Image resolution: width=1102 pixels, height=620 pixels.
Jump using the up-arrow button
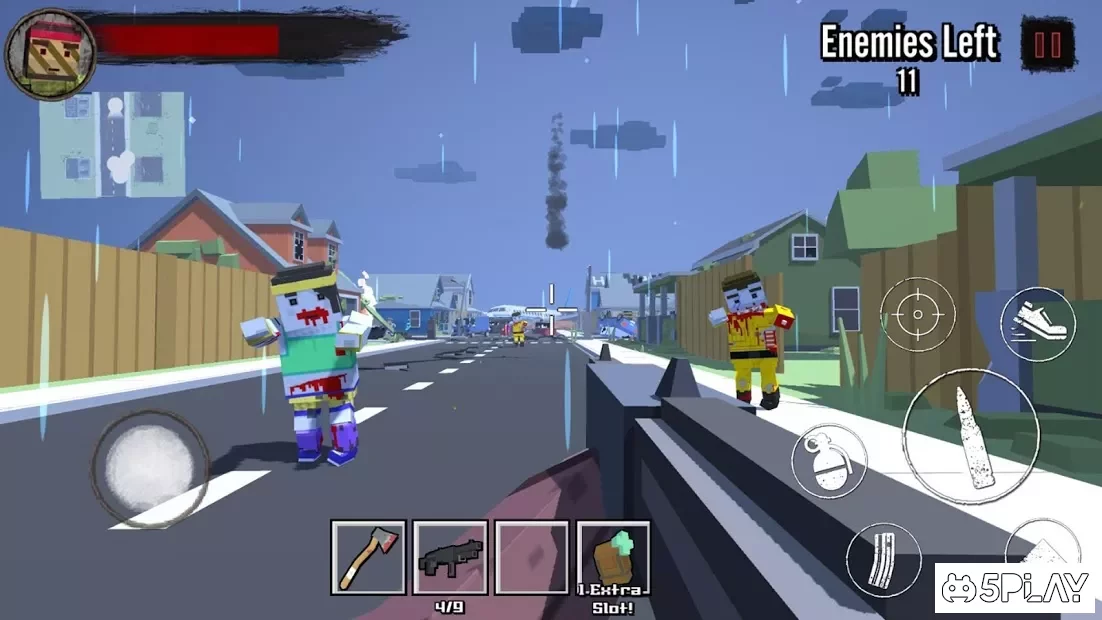pyautogui.click(x=1045, y=545)
